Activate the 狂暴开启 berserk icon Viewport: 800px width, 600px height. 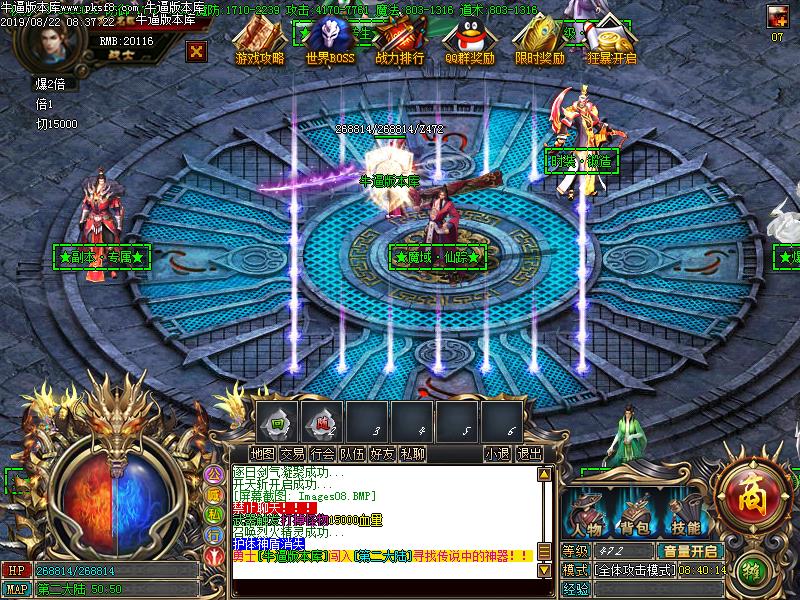click(x=613, y=42)
